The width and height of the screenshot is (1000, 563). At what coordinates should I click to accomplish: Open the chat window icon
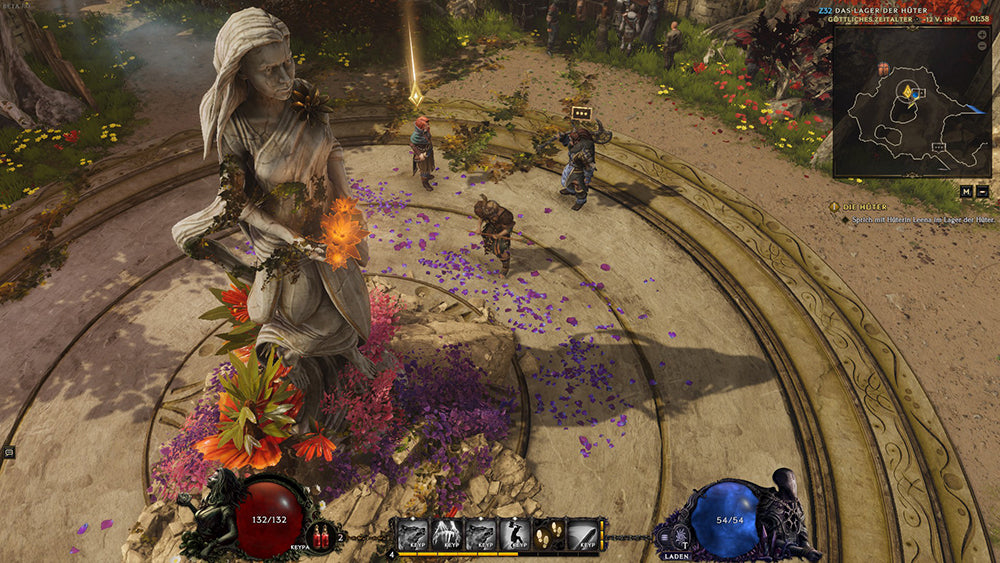pyautogui.click(x=9, y=452)
